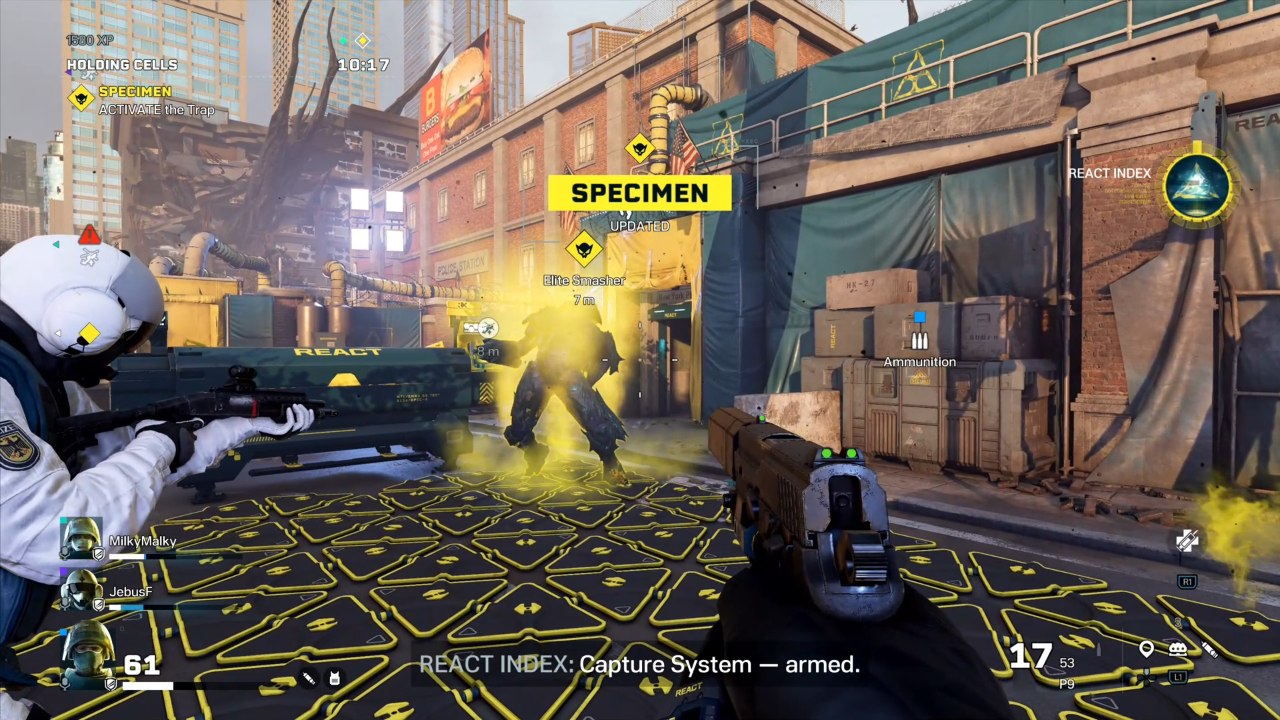Mute MilkyMalky's microphone icon

(64, 550)
